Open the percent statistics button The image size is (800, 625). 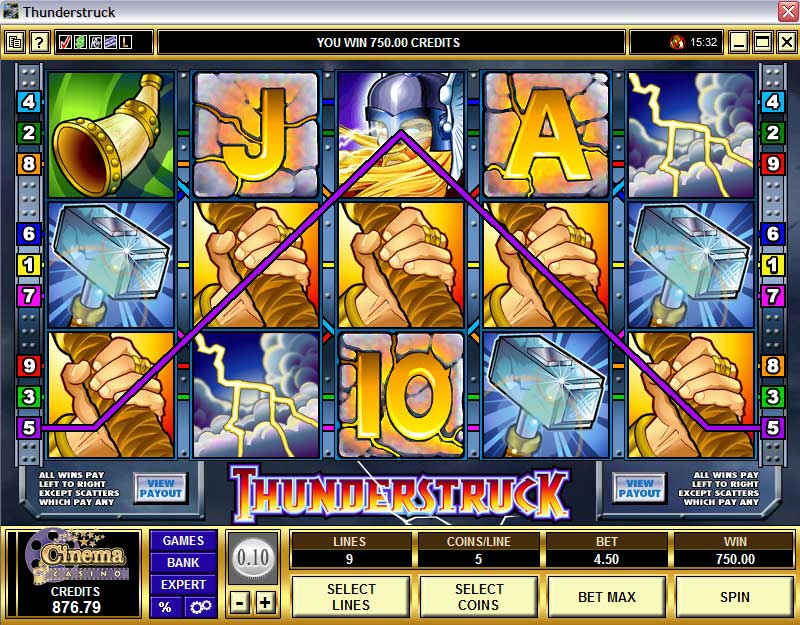tap(165, 607)
